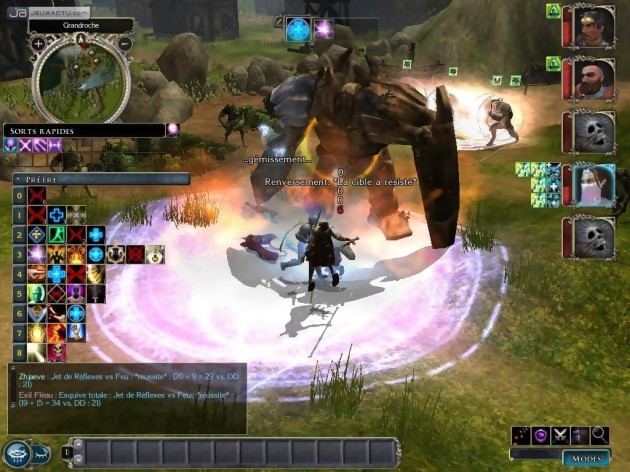This screenshot has height=472, width=630.
Task: Click the magnifying glass icon
Action: pos(599,435)
